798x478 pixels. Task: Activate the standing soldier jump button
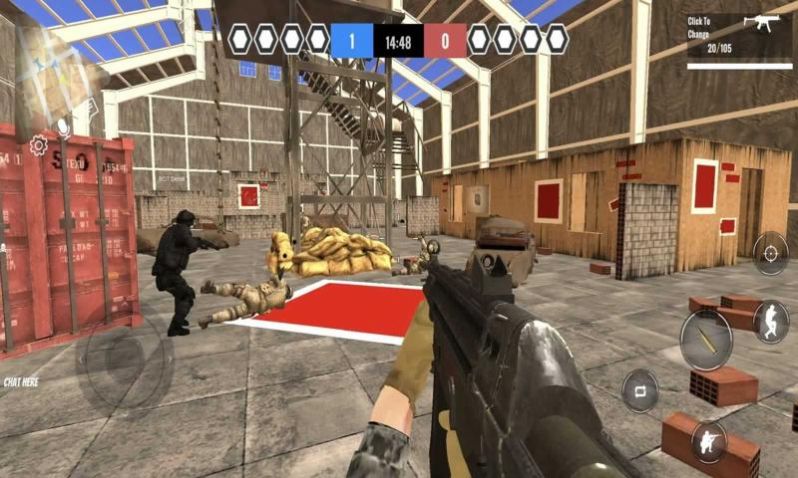(770, 321)
